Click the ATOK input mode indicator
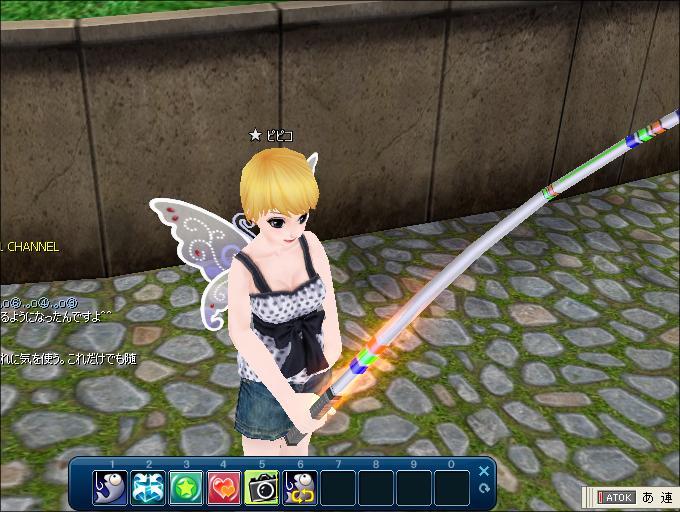Image resolution: width=680 pixels, height=512 pixels. click(616, 497)
